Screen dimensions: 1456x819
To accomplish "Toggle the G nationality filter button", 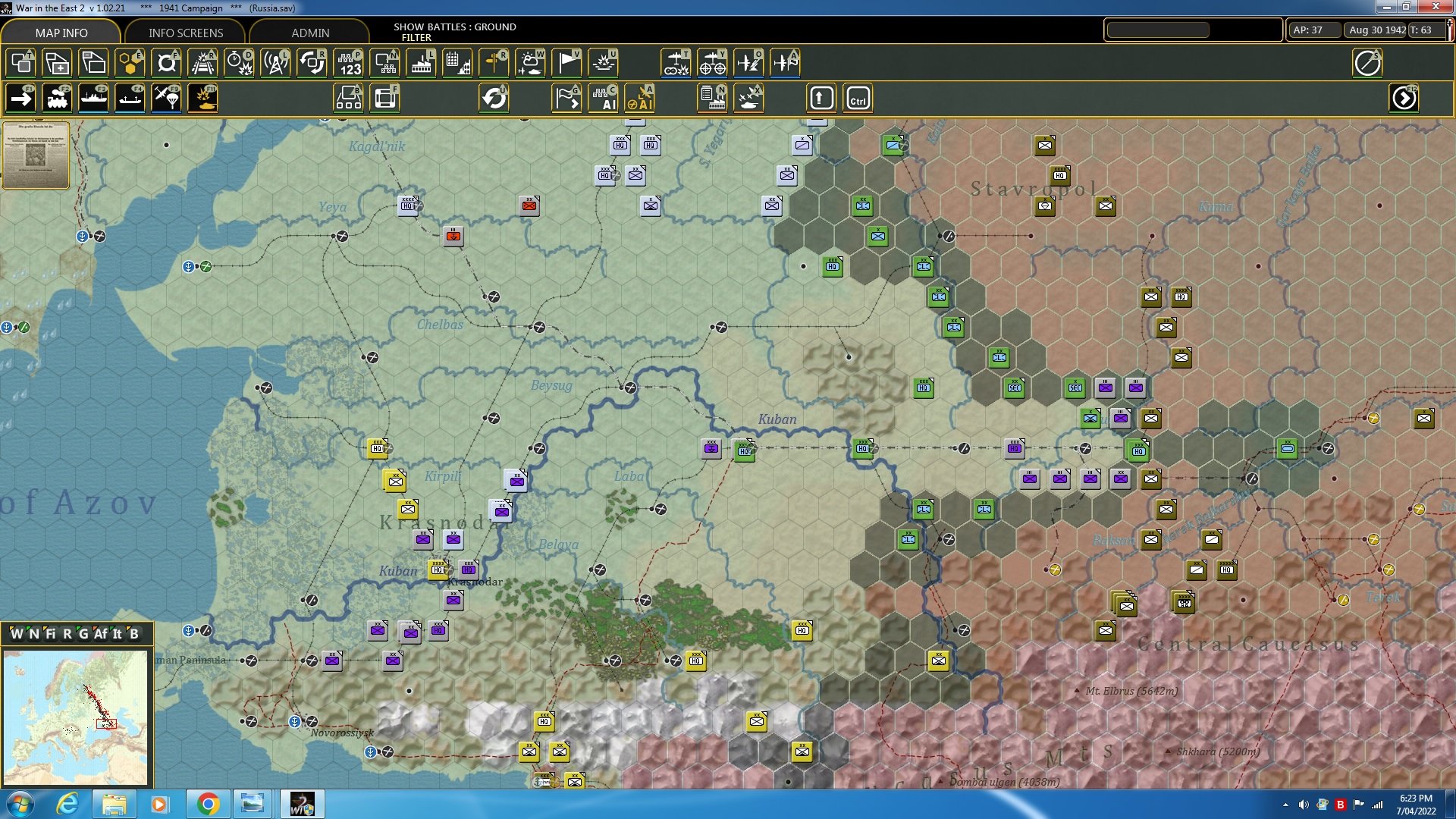I will click(x=83, y=634).
